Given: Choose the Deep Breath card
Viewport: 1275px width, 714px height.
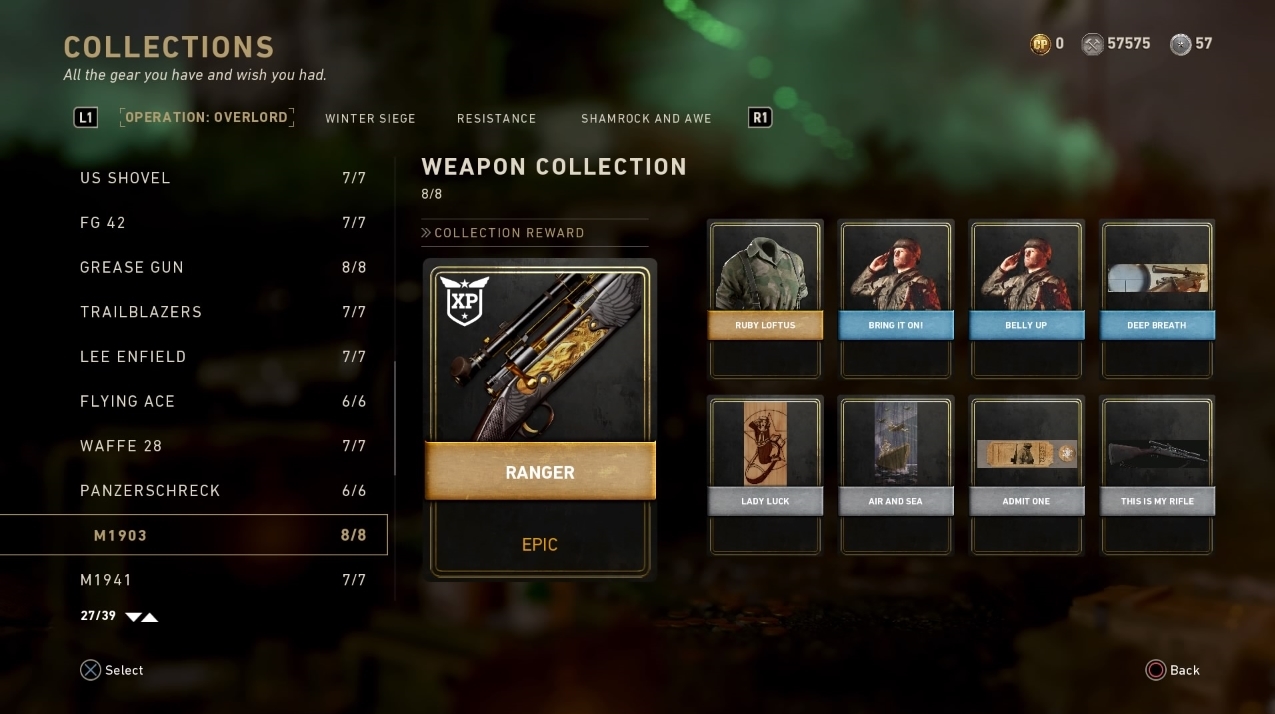Looking at the screenshot, I should tap(1157, 299).
